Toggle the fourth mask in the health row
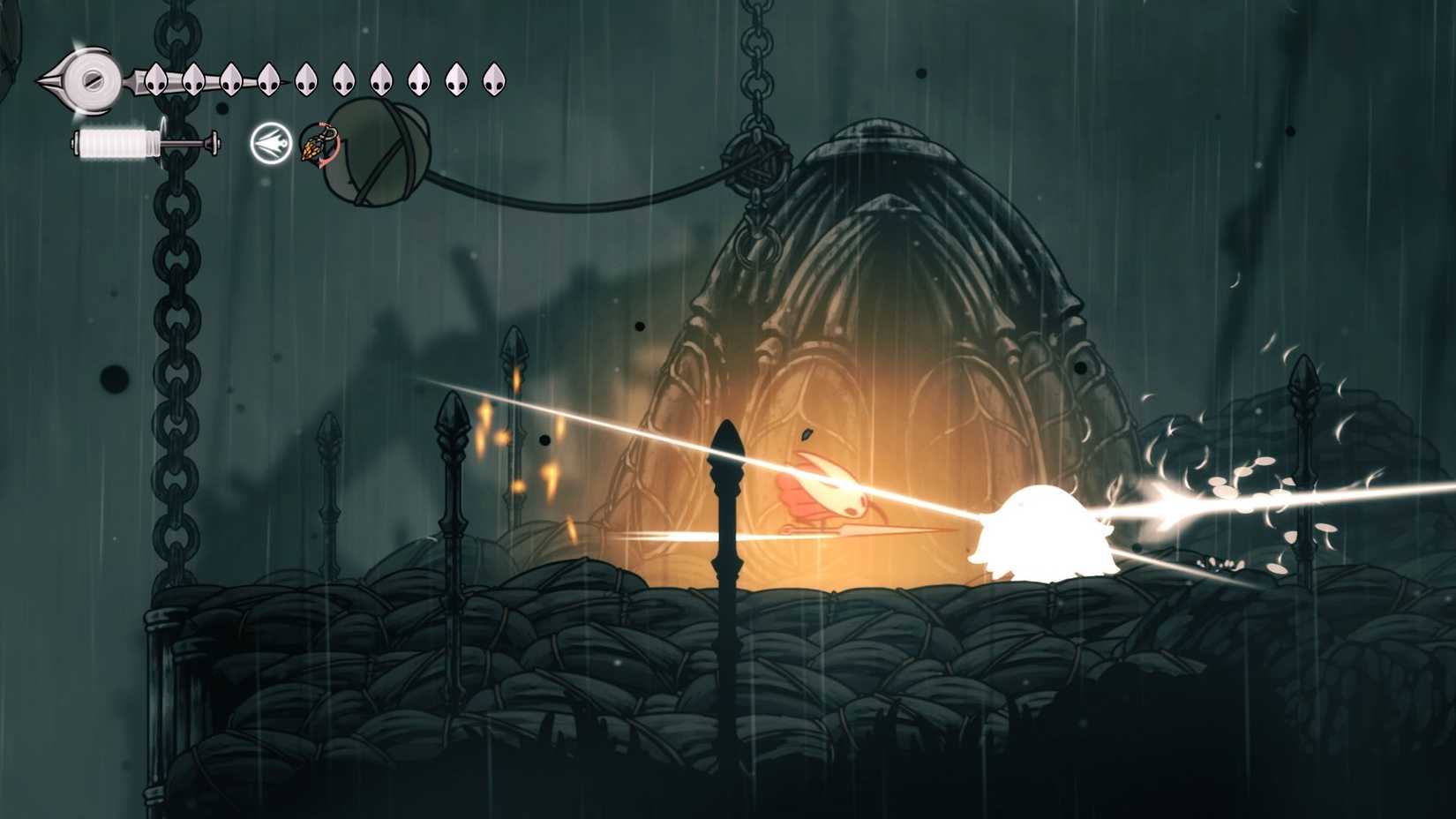The height and width of the screenshot is (819, 1456). click(269, 79)
